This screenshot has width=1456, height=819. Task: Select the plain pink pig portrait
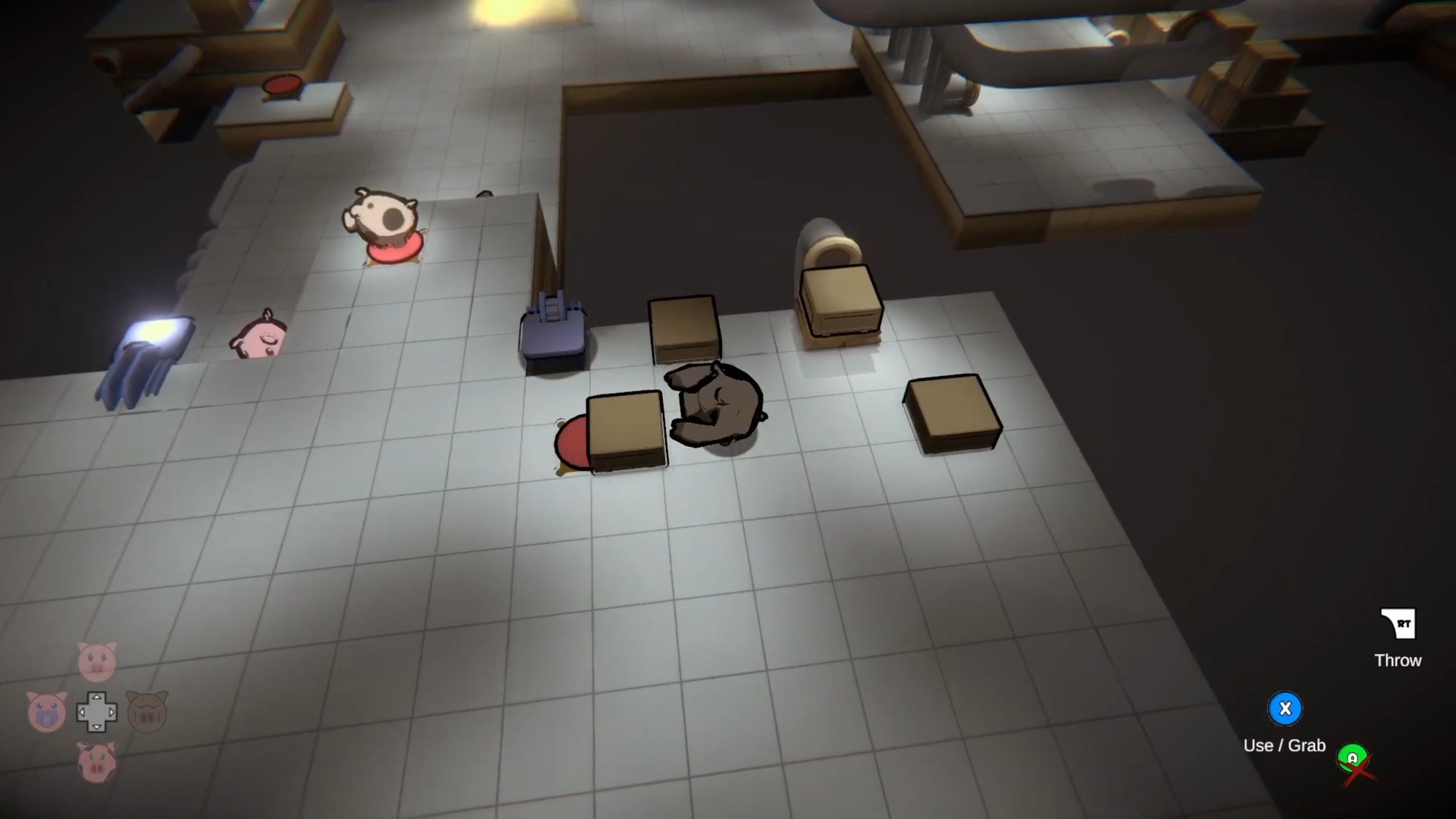[x=96, y=661]
